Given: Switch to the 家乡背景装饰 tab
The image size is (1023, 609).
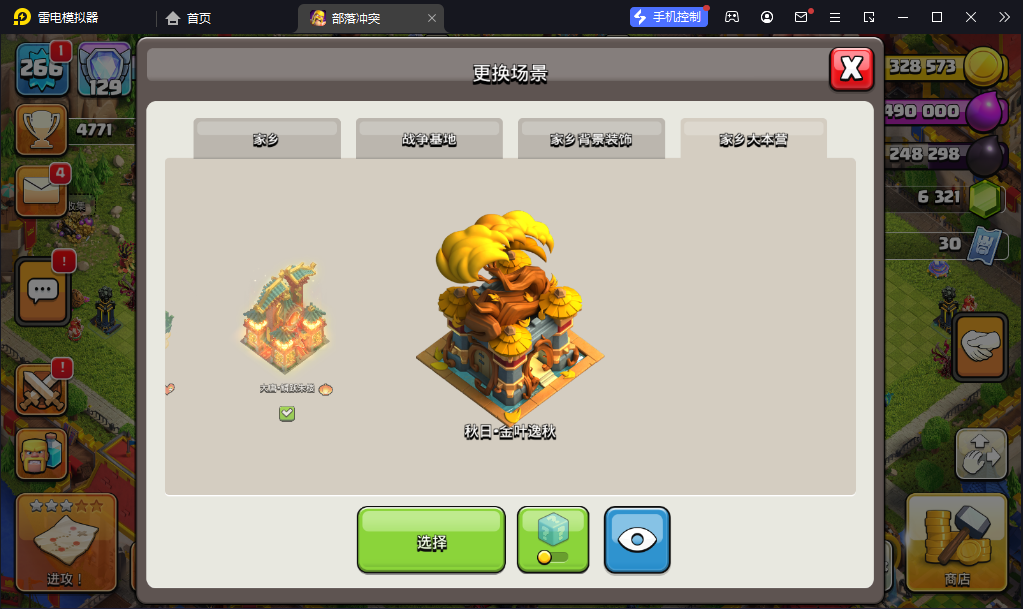Looking at the screenshot, I should click(591, 139).
